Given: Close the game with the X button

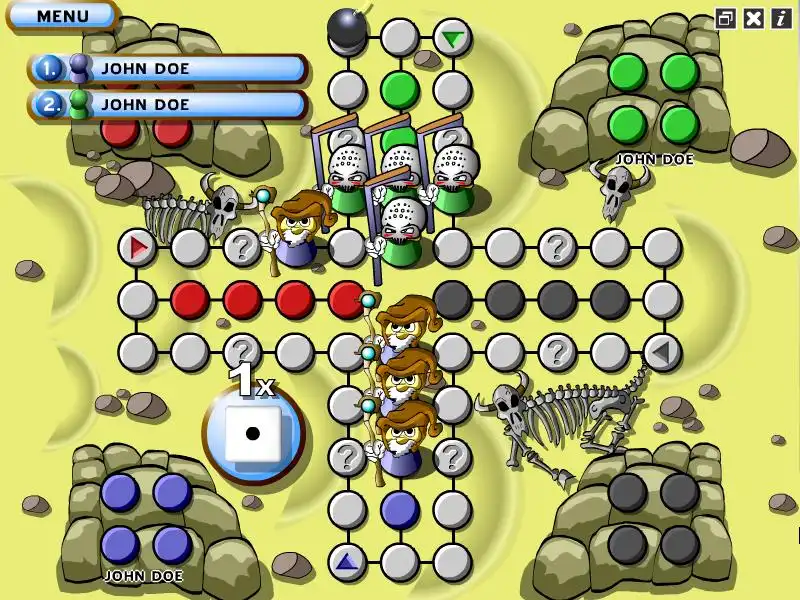Looking at the screenshot, I should [754, 18].
